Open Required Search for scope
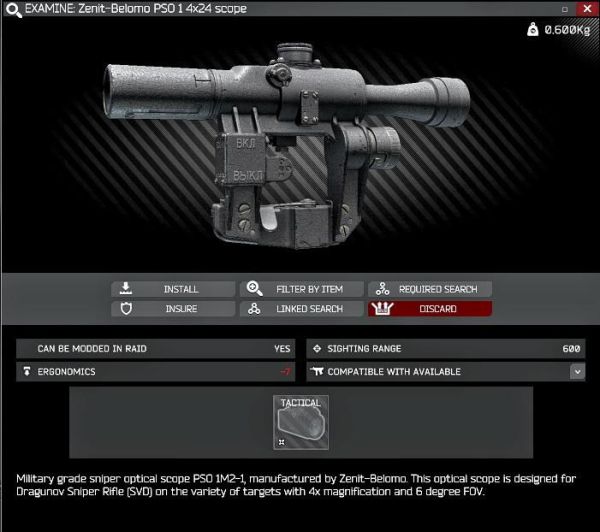This screenshot has height=532, width=600. (x=430, y=289)
